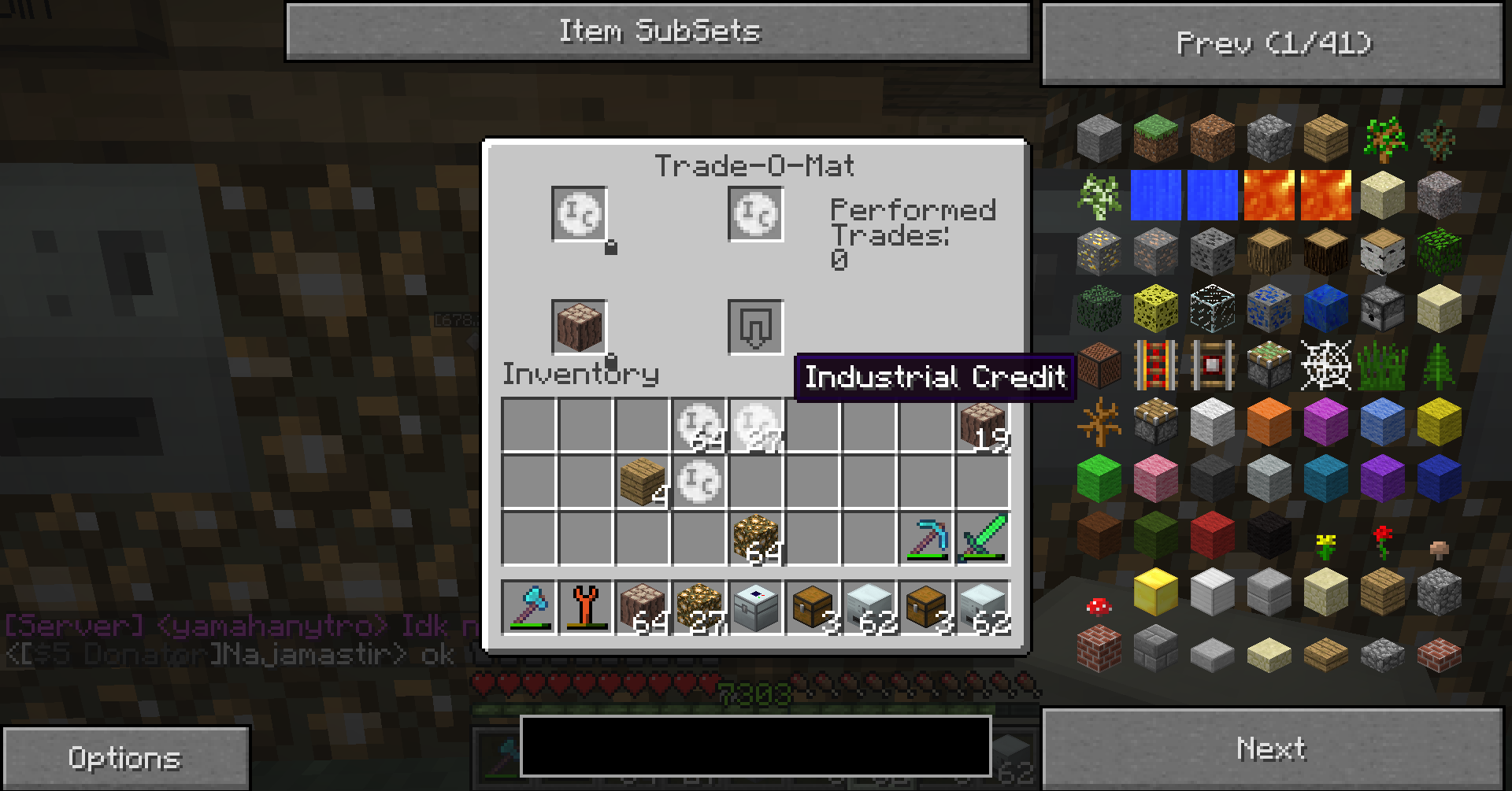Viewport: 1512px width, 791px height.
Task: Choose the cobweb from the item list
Action: pyautogui.click(x=1326, y=364)
